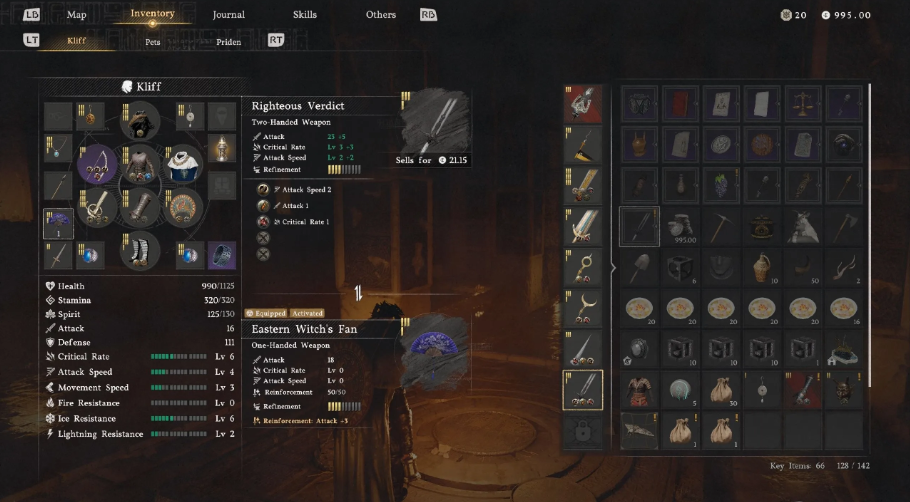The image size is (910, 502).
Task: Choose the equipped bow weapon slot
Action: click(97, 164)
